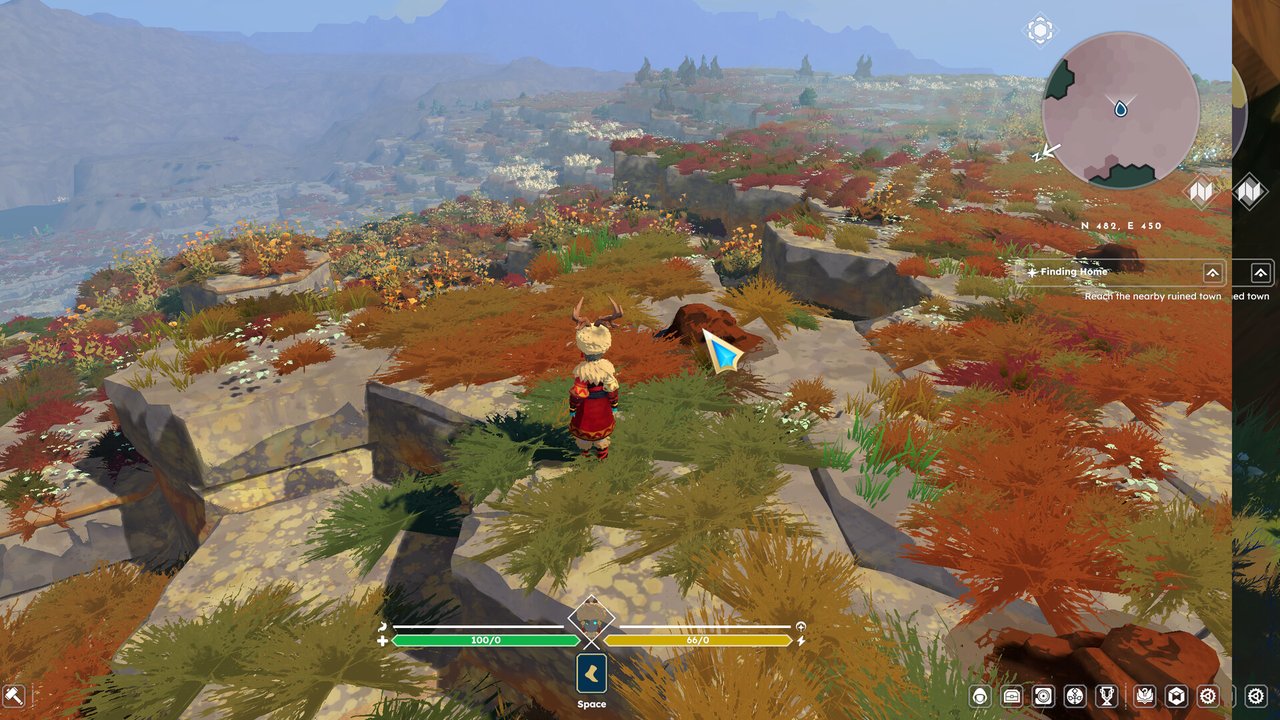Screen dimensions: 1280x720
Task: Open the hammer build mode icon
Action: coord(14,695)
